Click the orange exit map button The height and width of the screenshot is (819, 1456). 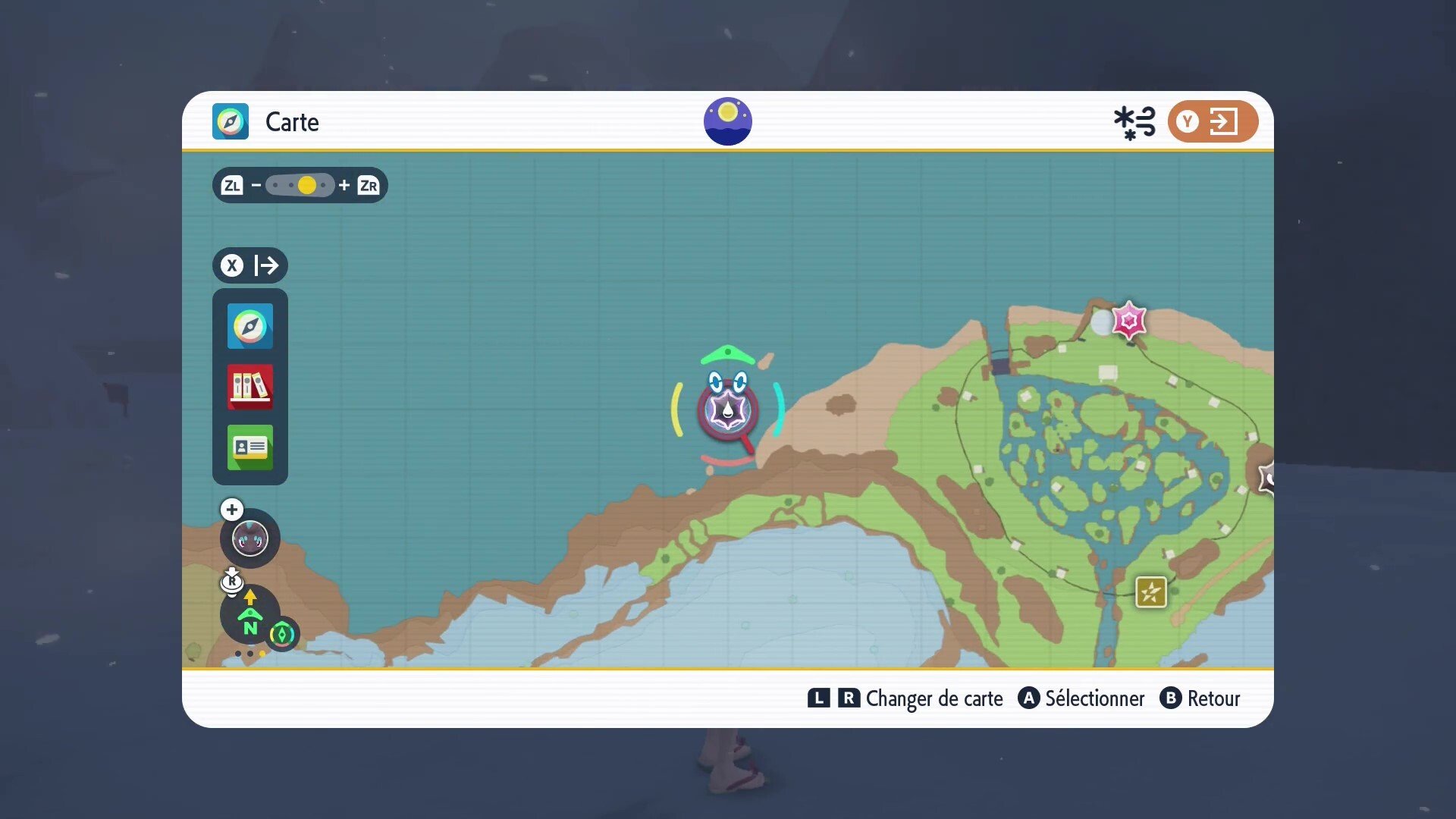(x=1212, y=121)
